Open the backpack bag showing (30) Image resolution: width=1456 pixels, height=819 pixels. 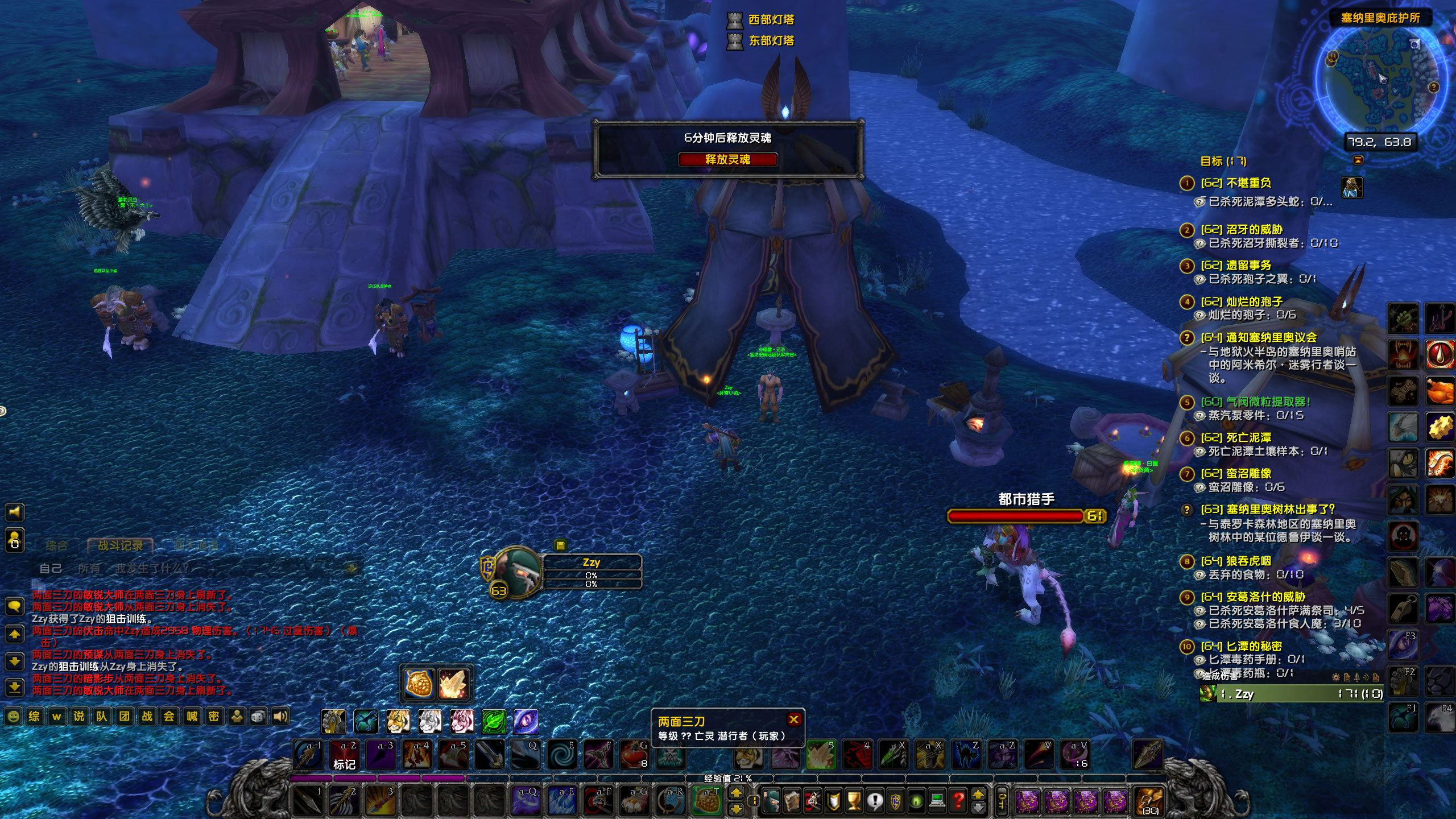click(x=1148, y=800)
